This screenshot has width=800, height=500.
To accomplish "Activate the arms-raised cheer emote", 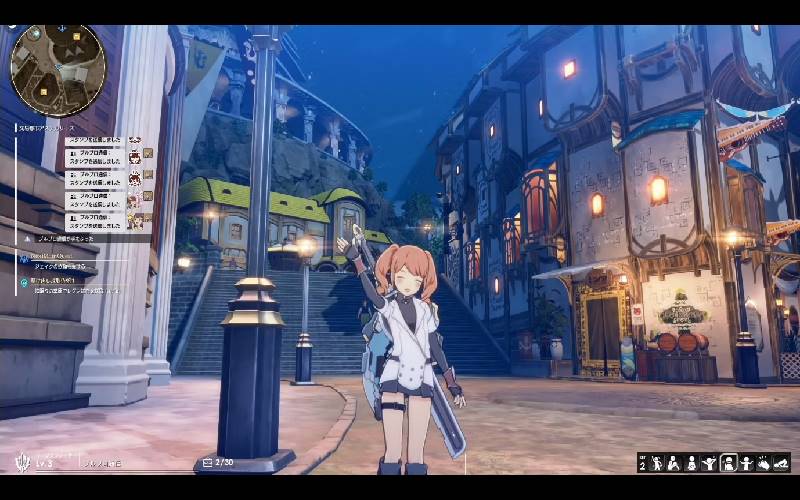I will pos(710,463).
